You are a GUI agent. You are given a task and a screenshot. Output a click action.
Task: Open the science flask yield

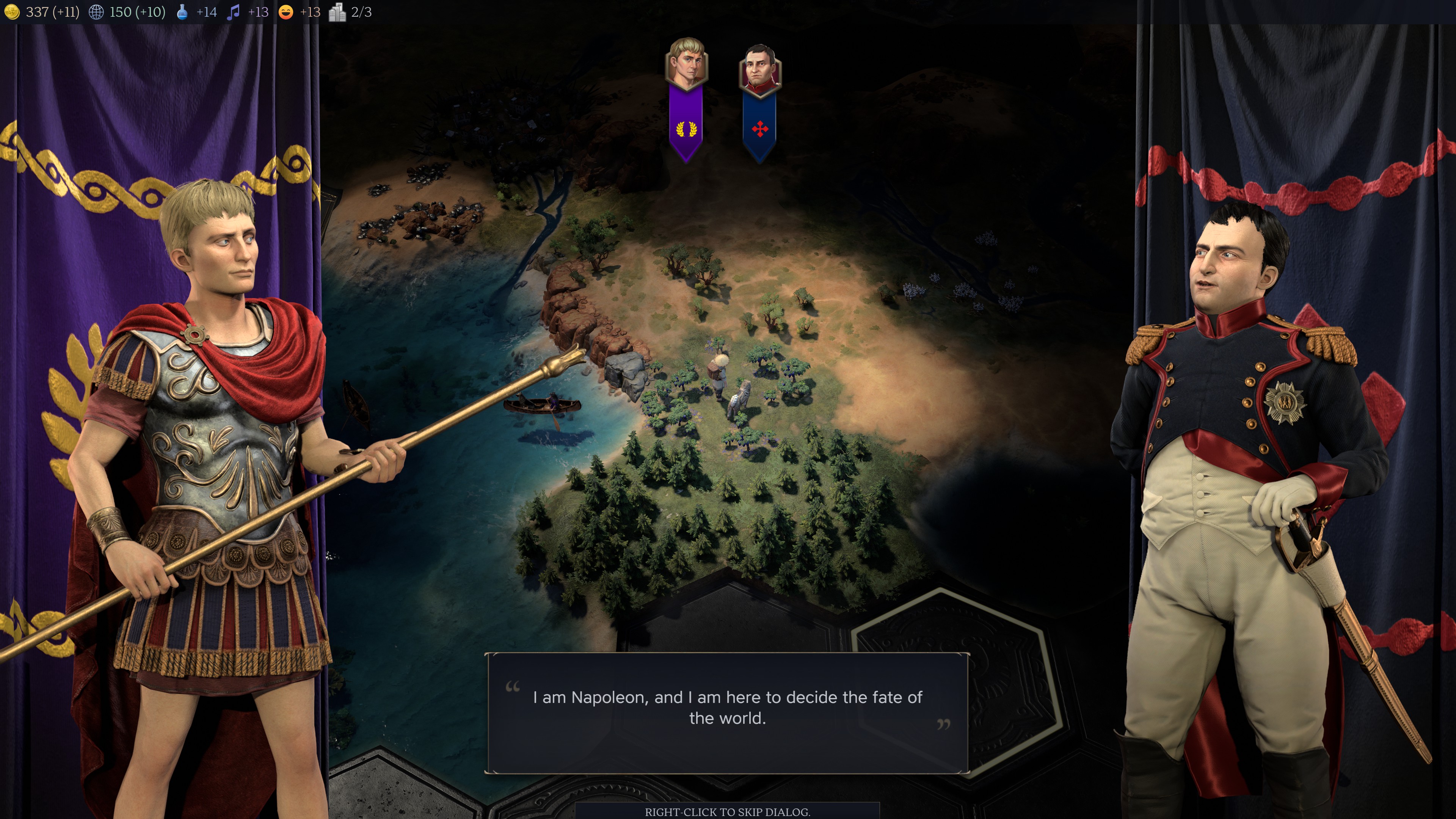tap(182, 12)
